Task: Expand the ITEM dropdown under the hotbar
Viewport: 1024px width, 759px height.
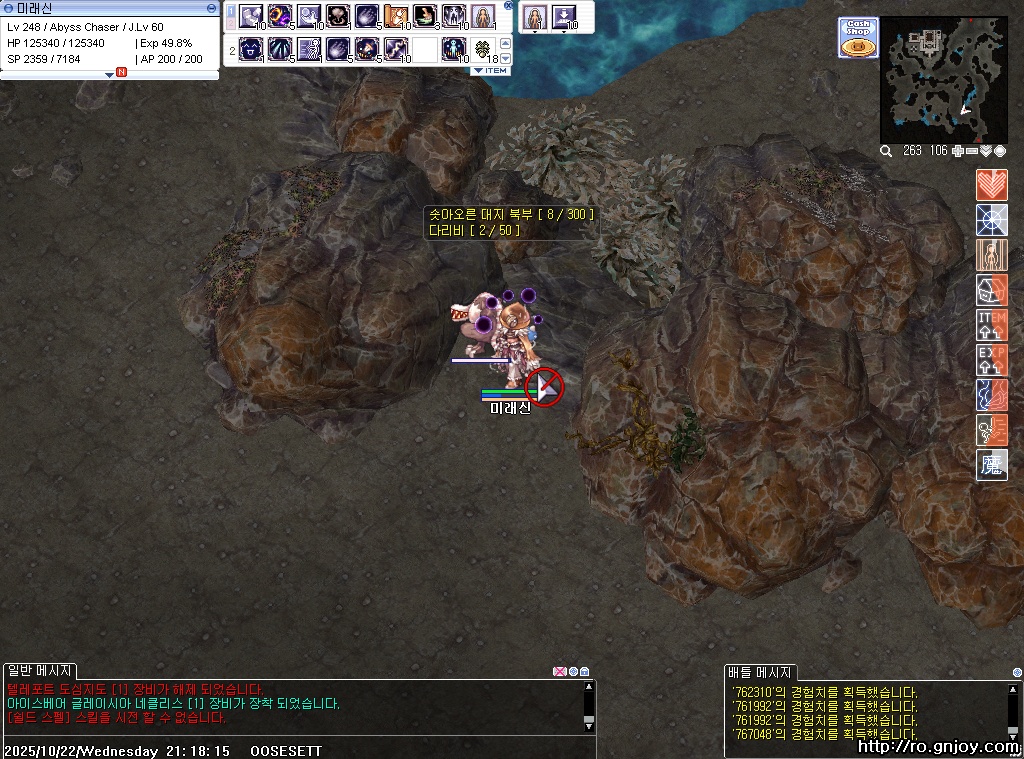Action: (x=491, y=70)
